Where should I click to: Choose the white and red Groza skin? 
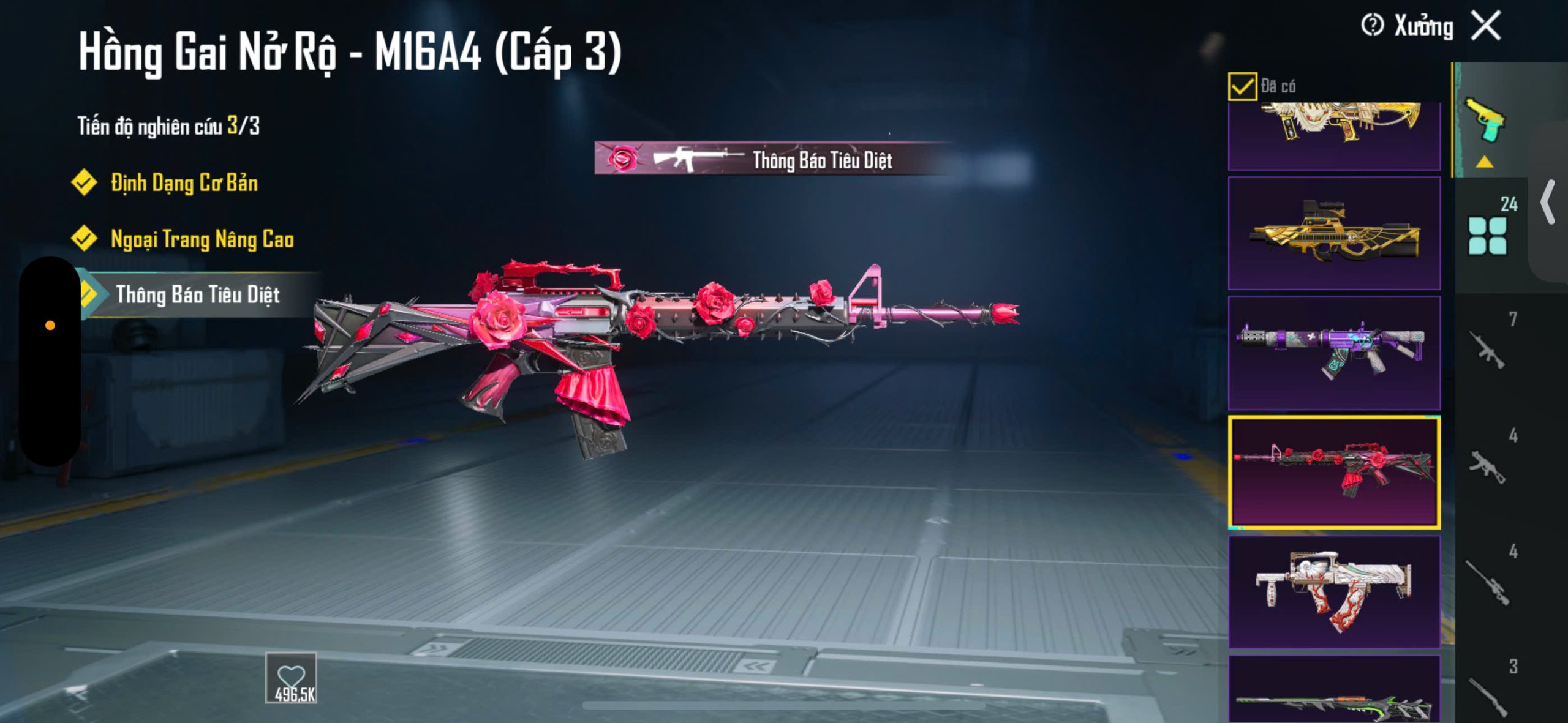[1334, 591]
